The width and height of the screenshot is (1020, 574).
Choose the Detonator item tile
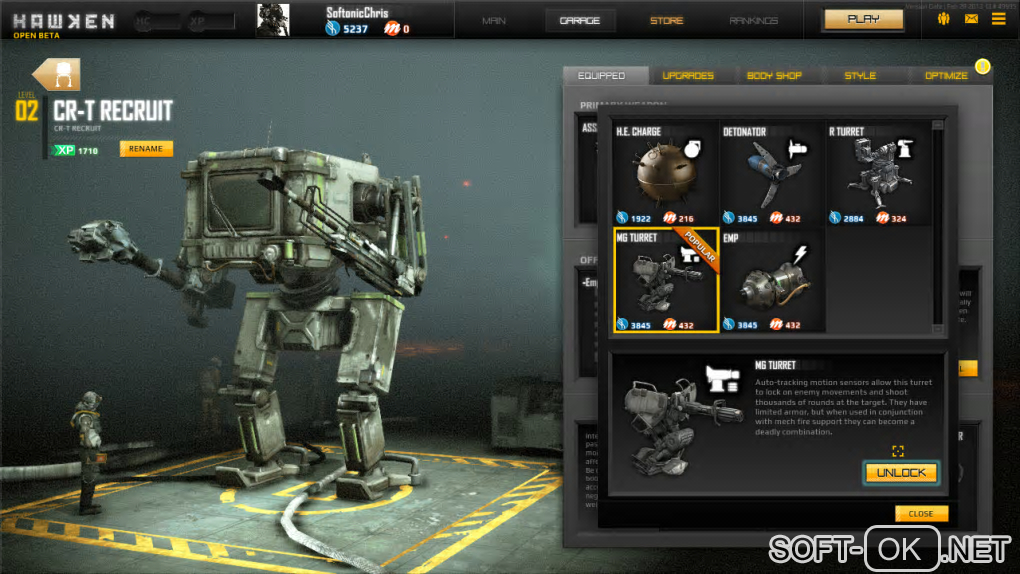(x=771, y=174)
